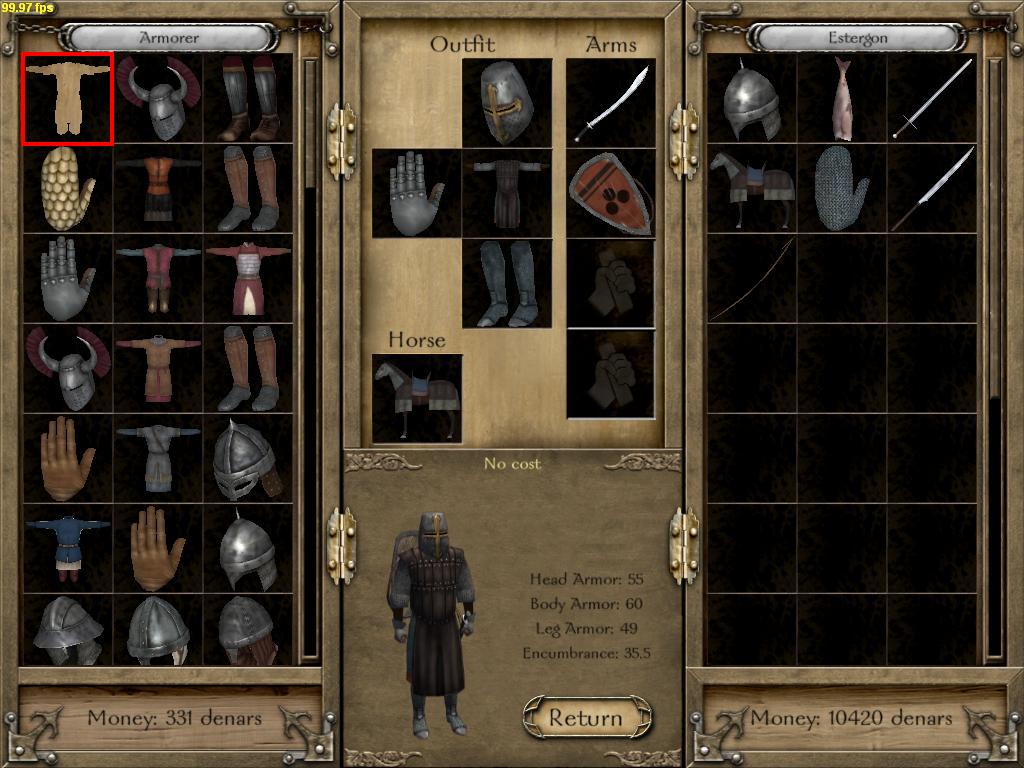This screenshot has height=768, width=1024.
Task: Select the fish in Estergon inventory
Action: 842,99
